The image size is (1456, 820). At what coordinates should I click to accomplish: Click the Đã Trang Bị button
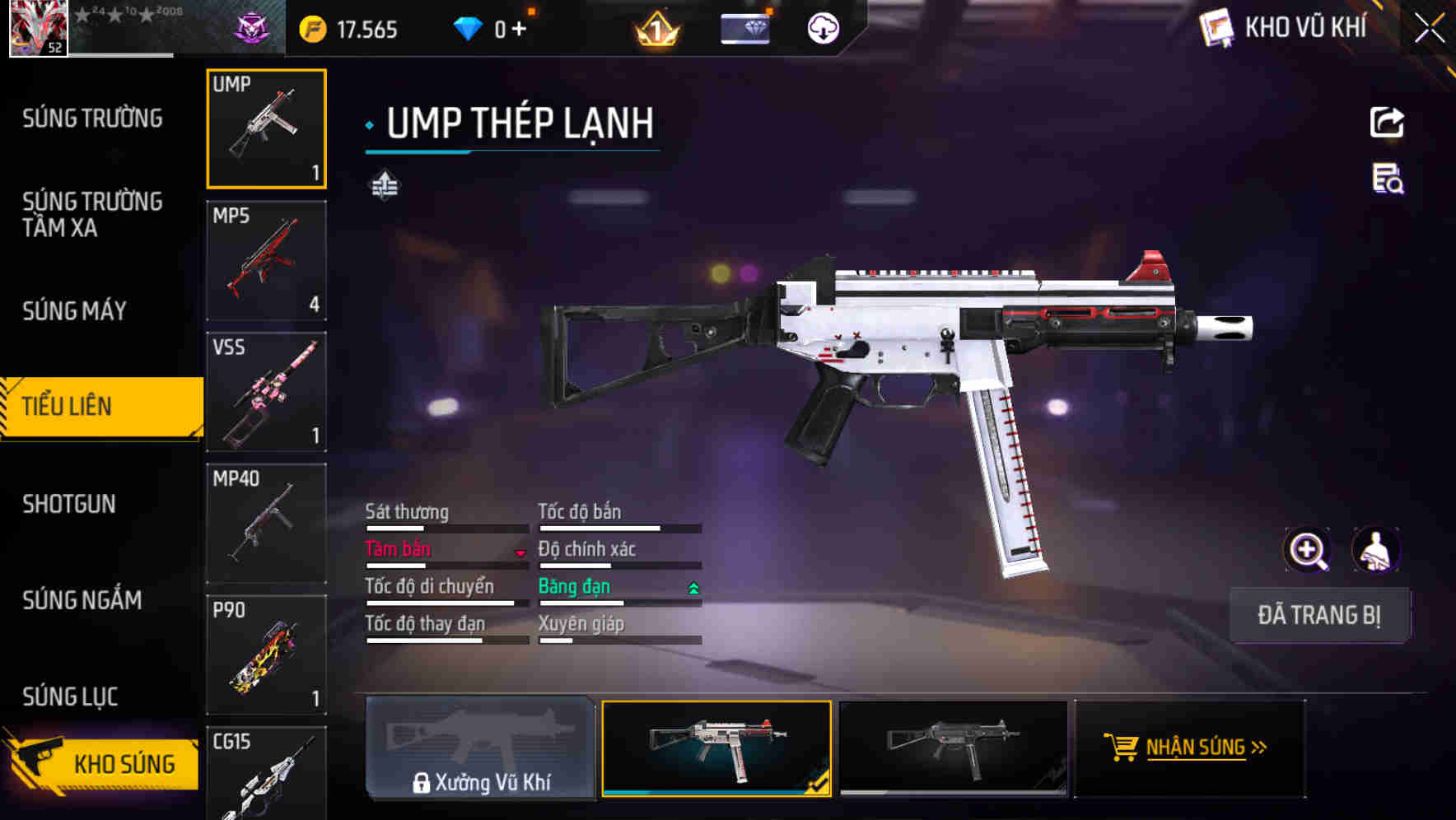coord(1318,615)
